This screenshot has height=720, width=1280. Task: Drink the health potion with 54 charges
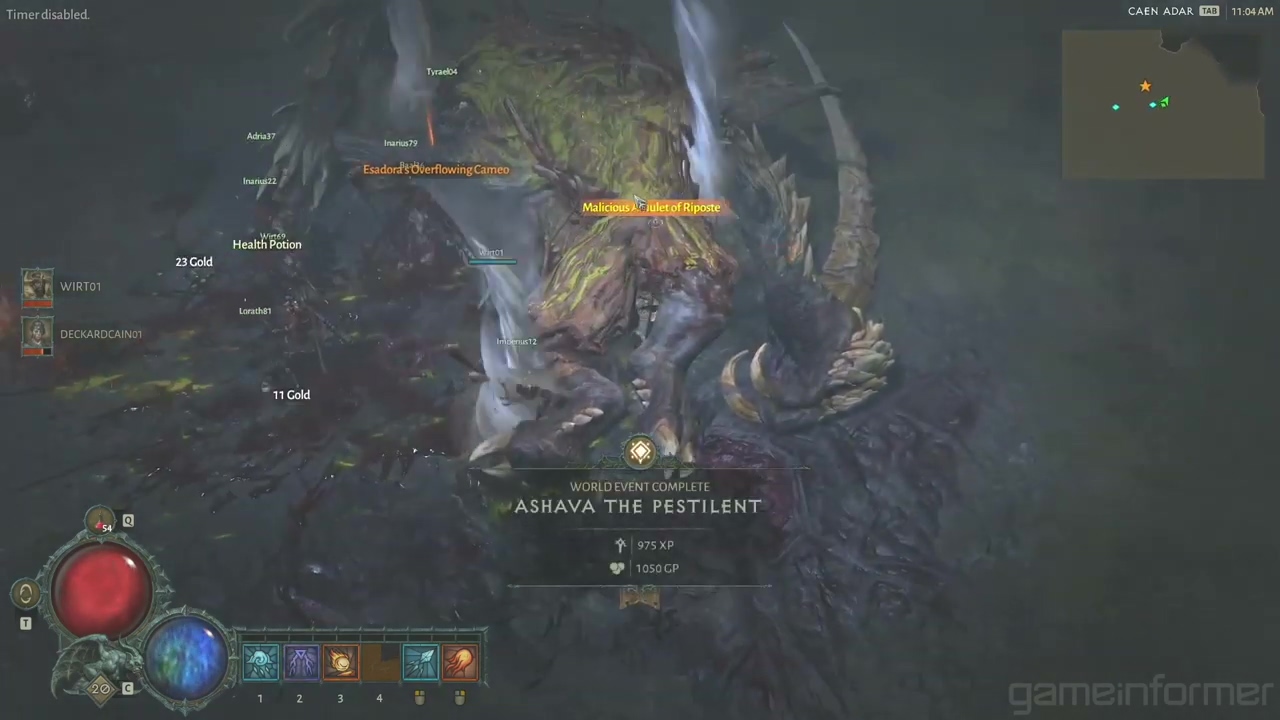pos(100,521)
